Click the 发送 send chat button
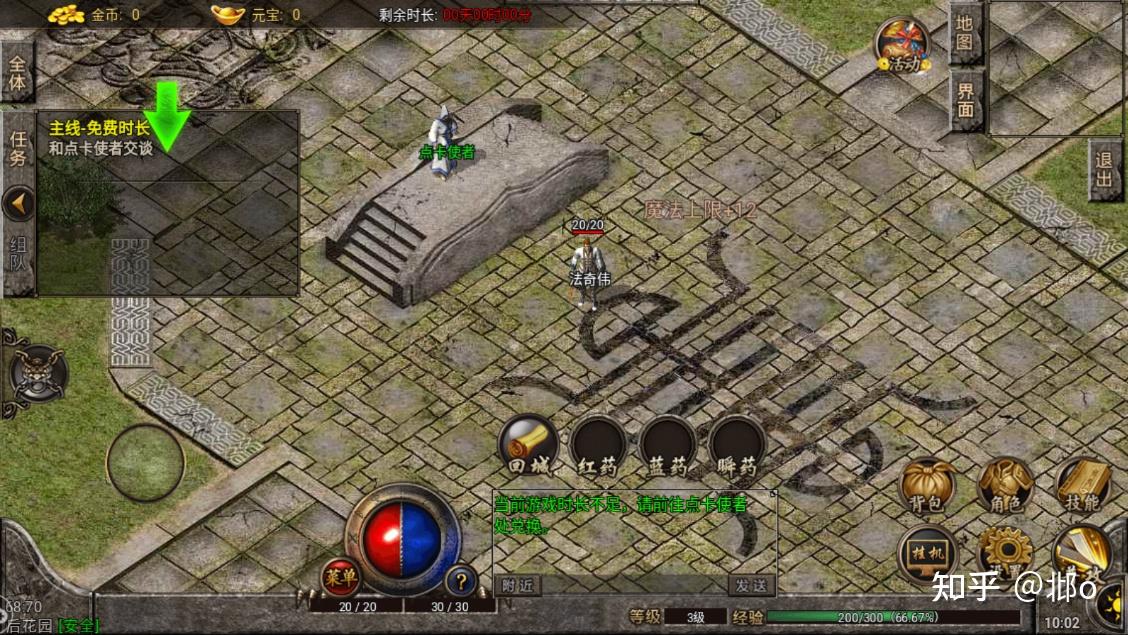The height and width of the screenshot is (635, 1128). (x=751, y=586)
